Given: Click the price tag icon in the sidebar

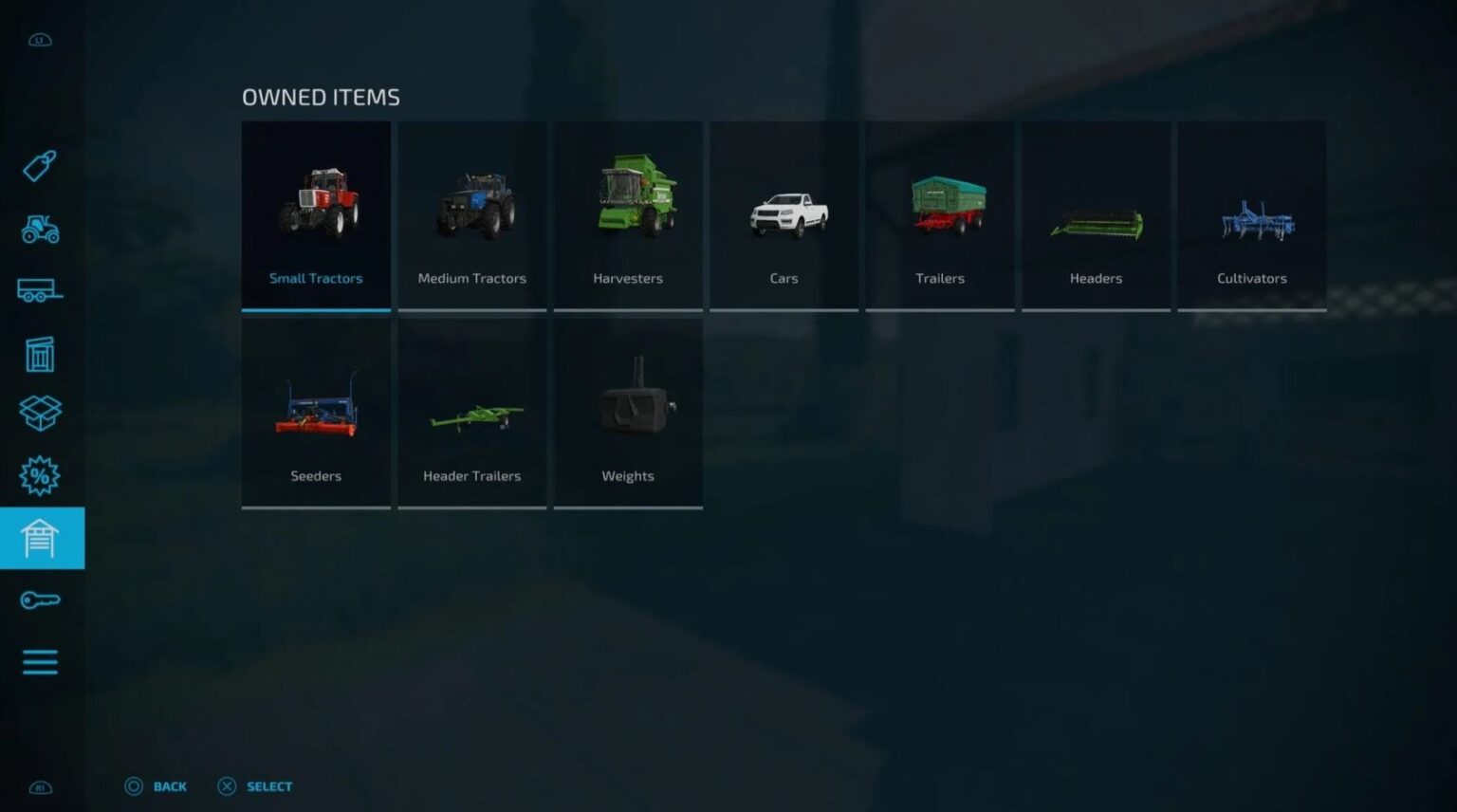Looking at the screenshot, I should click(39, 168).
